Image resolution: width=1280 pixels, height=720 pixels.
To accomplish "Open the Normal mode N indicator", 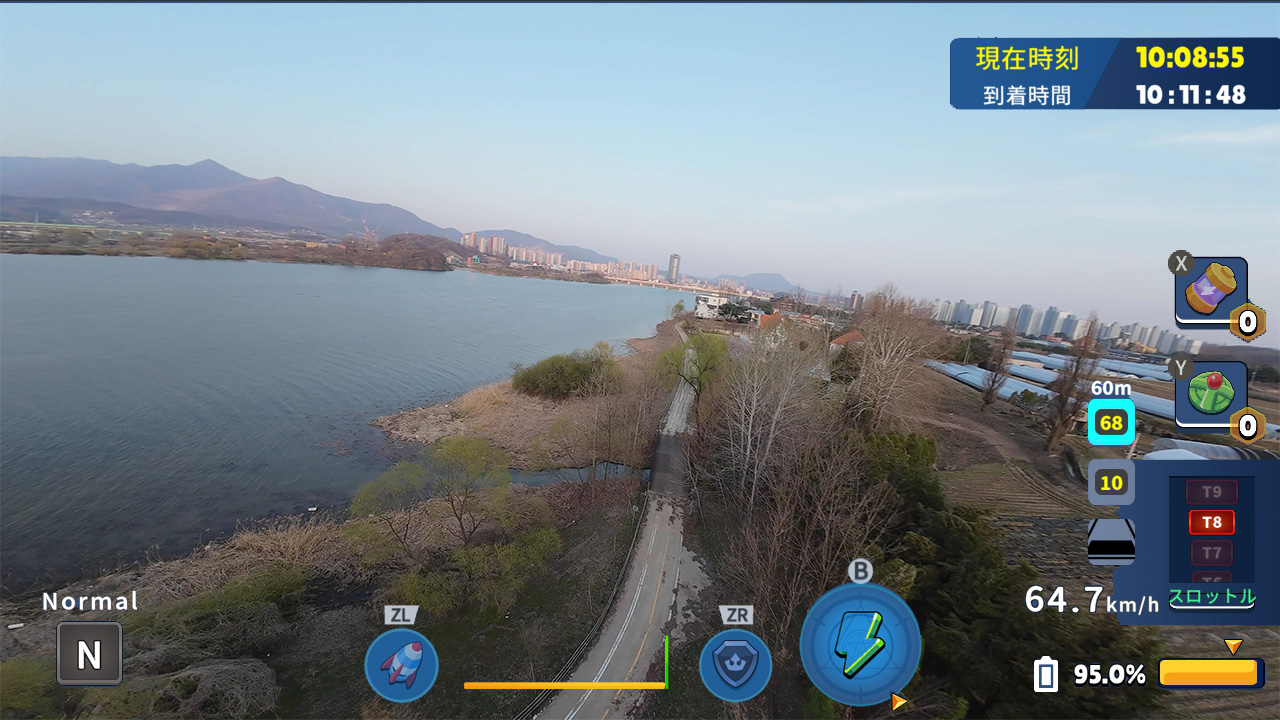I will pos(88,652).
